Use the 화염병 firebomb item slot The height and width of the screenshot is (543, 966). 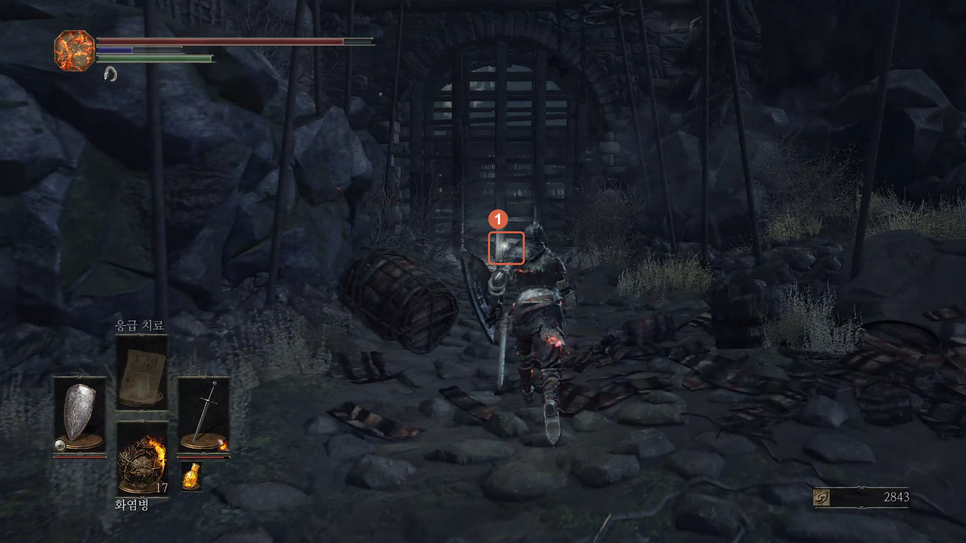point(141,460)
